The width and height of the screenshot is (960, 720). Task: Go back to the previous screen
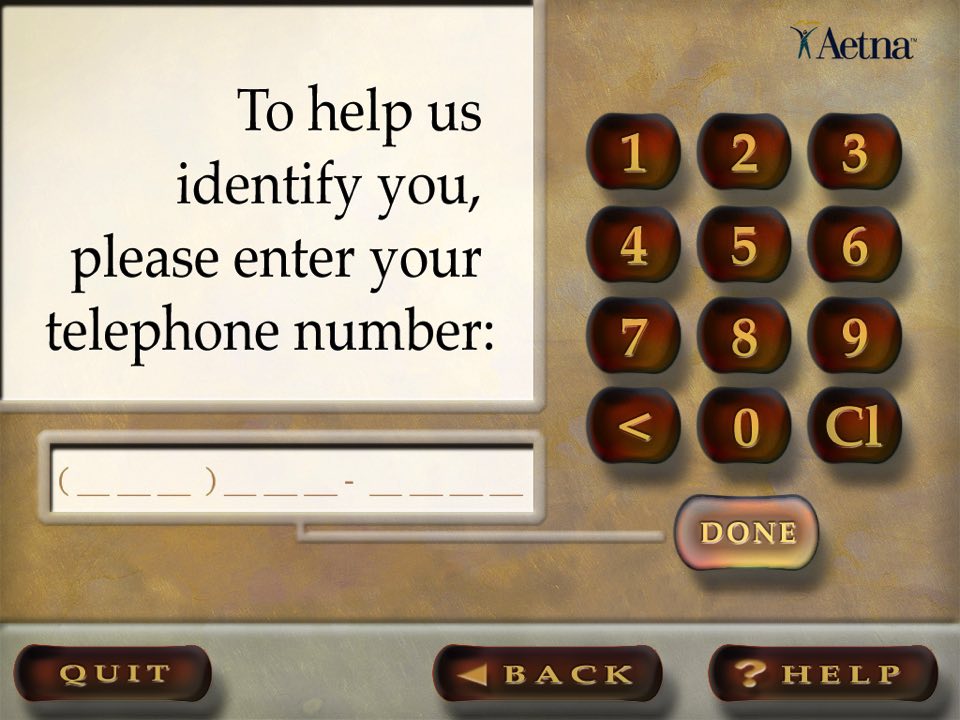pos(547,673)
